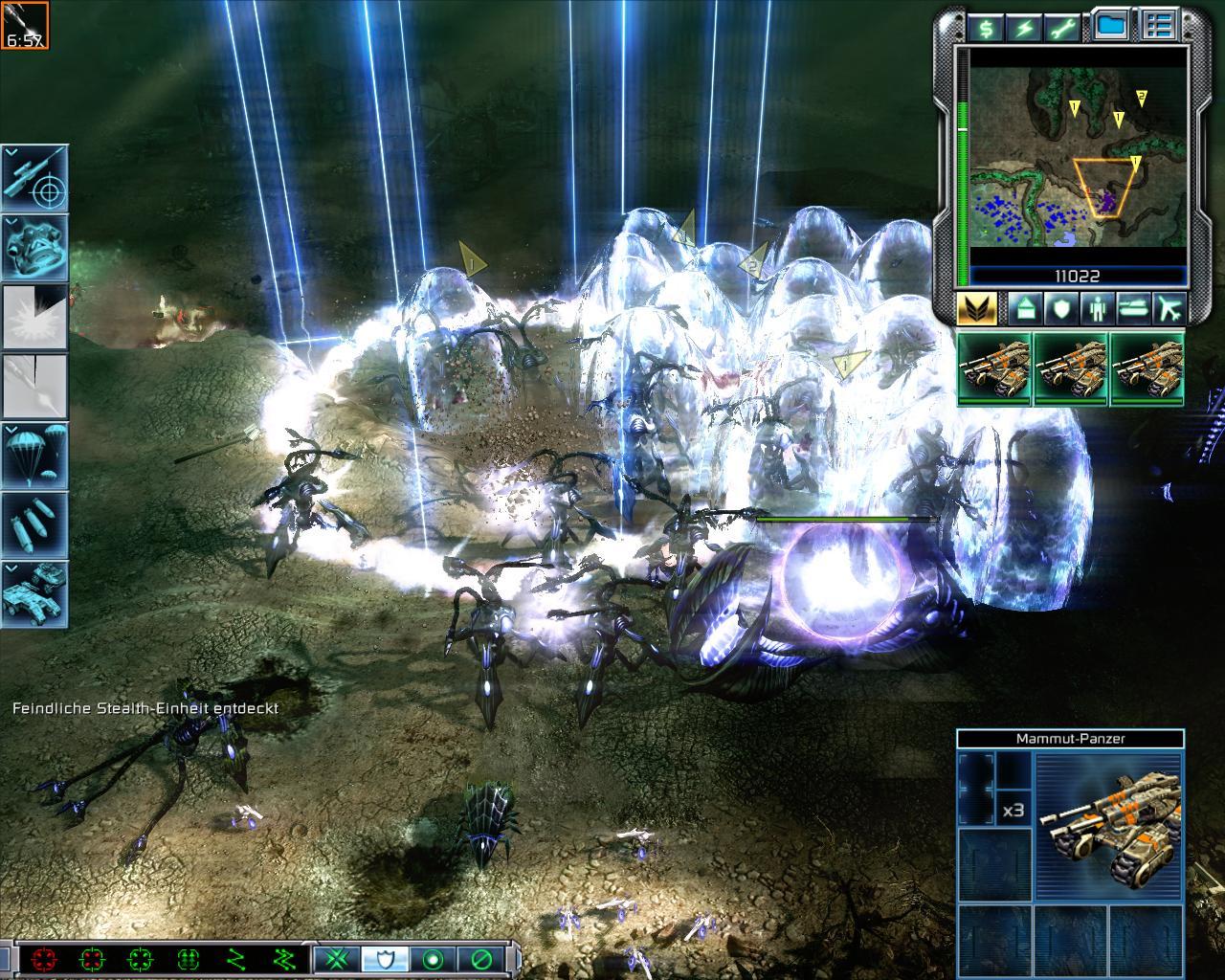The width and height of the screenshot is (1225, 980).
Task: Switch to the shield defenses tab
Action: tap(1059, 309)
